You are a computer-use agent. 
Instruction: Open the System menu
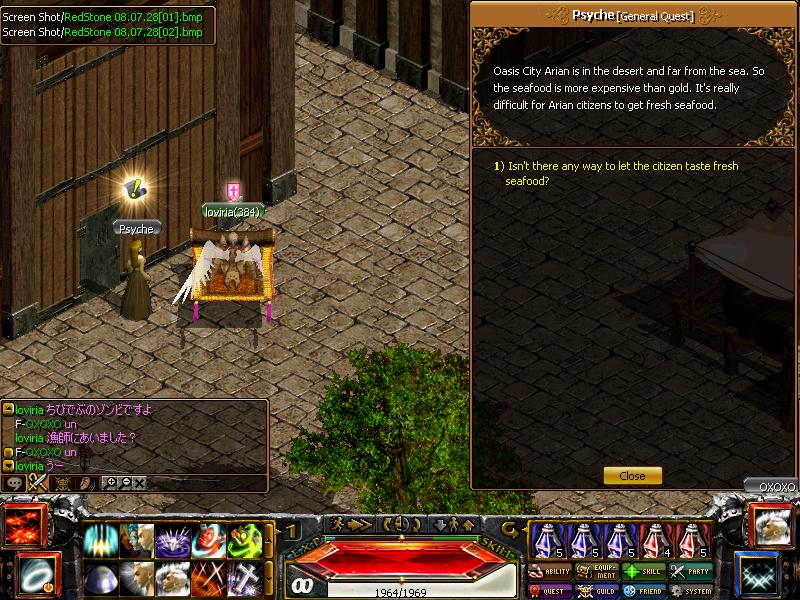coord(691,590)
